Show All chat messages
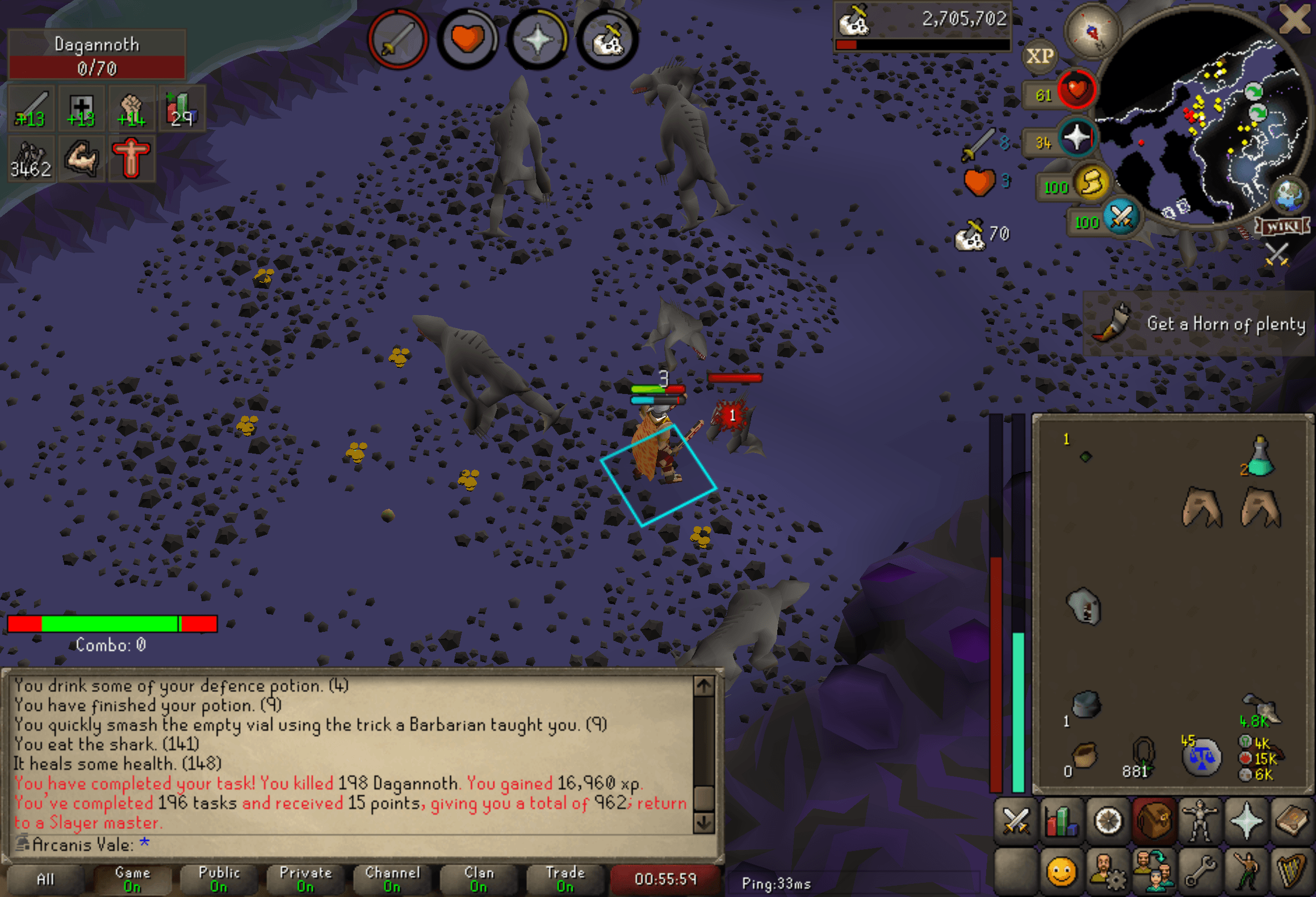 45,879
